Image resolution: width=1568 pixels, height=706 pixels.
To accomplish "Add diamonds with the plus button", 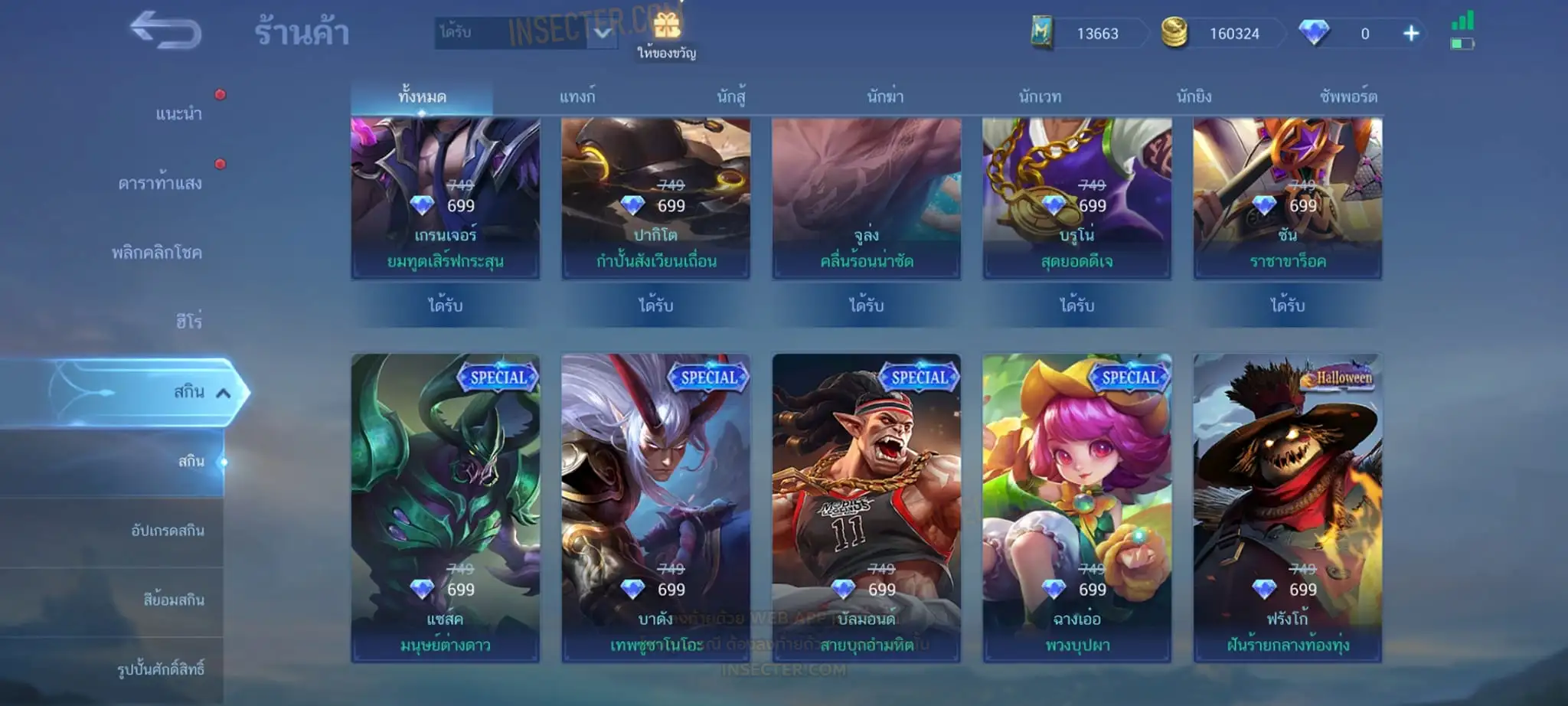I will point(1411,34).
